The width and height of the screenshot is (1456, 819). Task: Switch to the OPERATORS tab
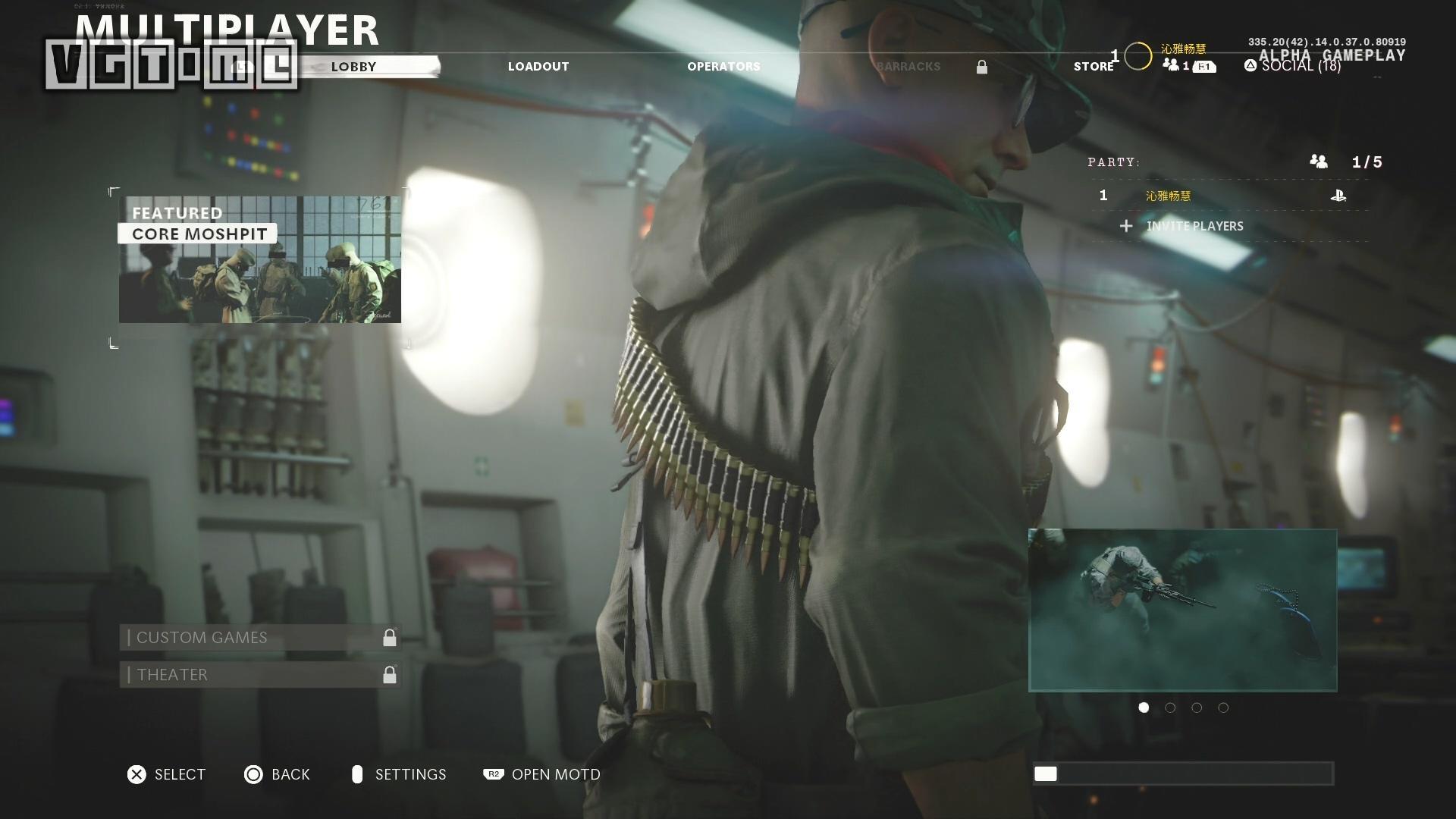click(x=724, y=66)
